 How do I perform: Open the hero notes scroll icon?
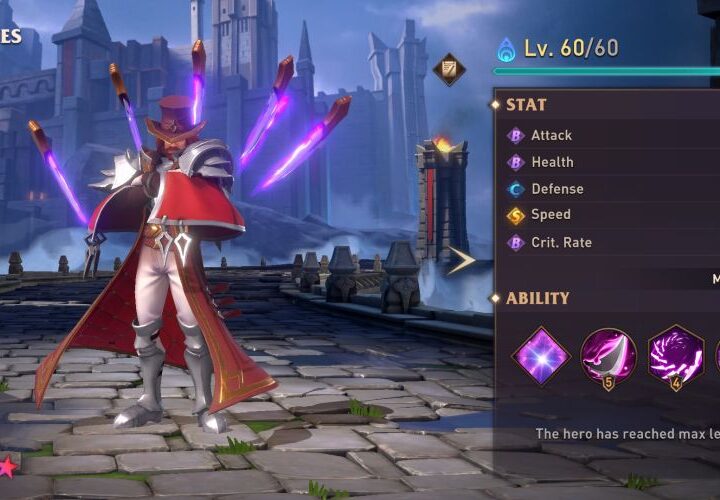pos(448,69)
